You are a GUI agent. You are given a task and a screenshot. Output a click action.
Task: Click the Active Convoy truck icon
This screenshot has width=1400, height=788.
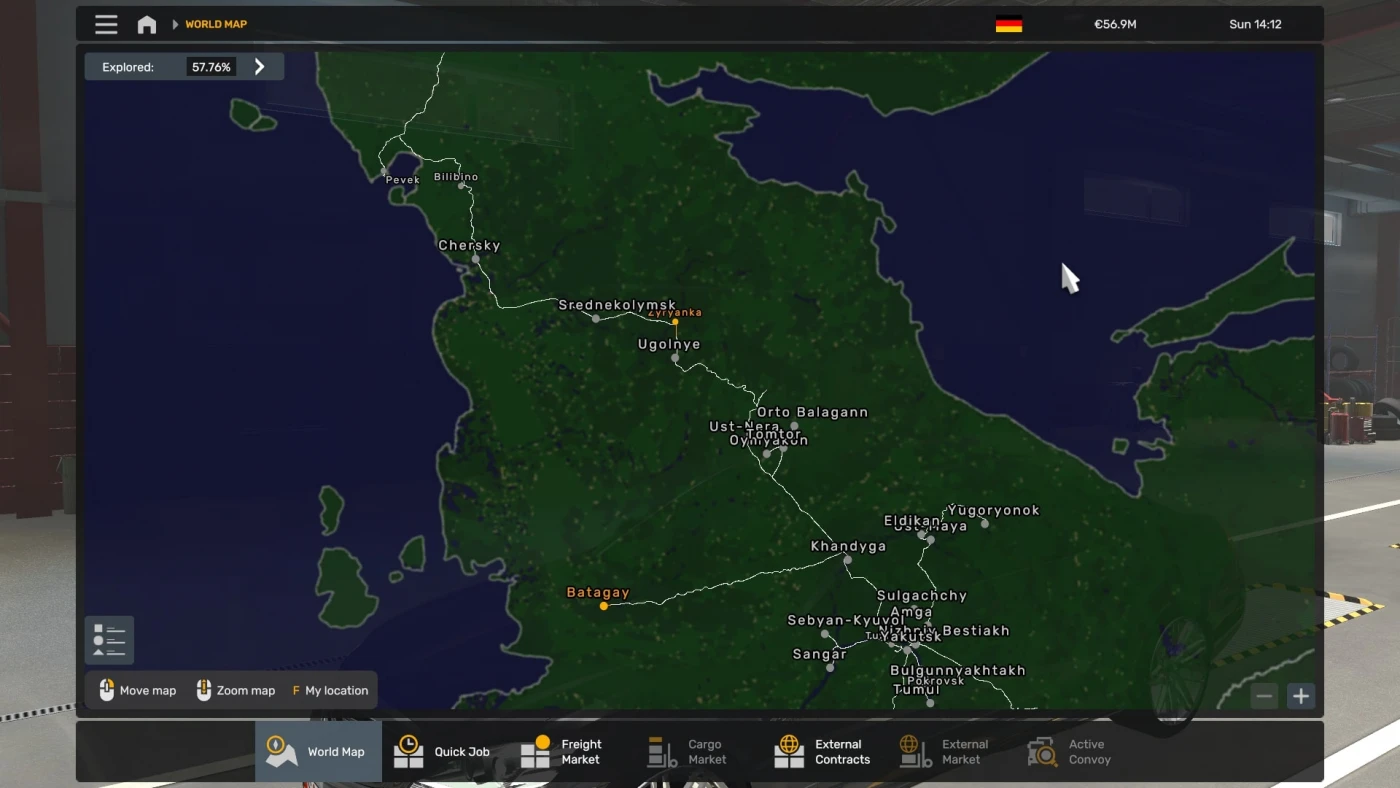tap(1040, 751)
